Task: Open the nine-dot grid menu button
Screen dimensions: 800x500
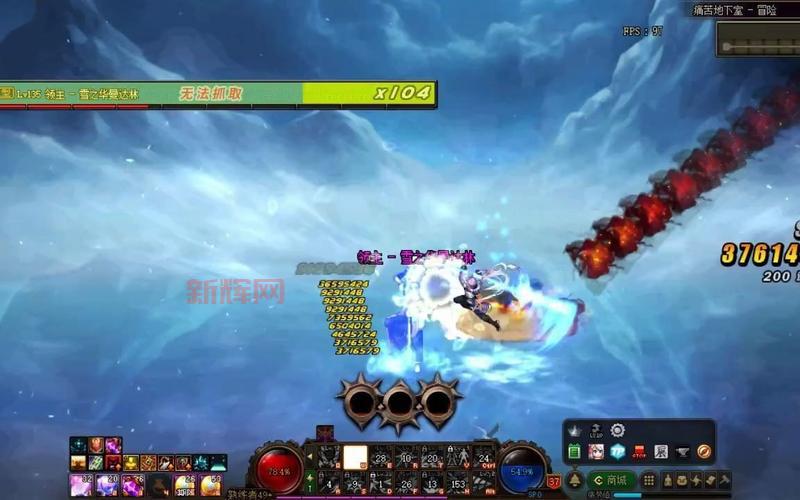Action: (648, 480)
